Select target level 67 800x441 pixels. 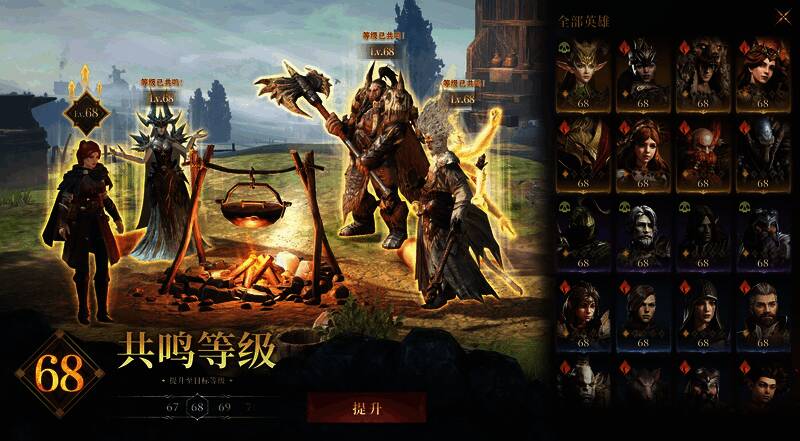coord(172,407)
